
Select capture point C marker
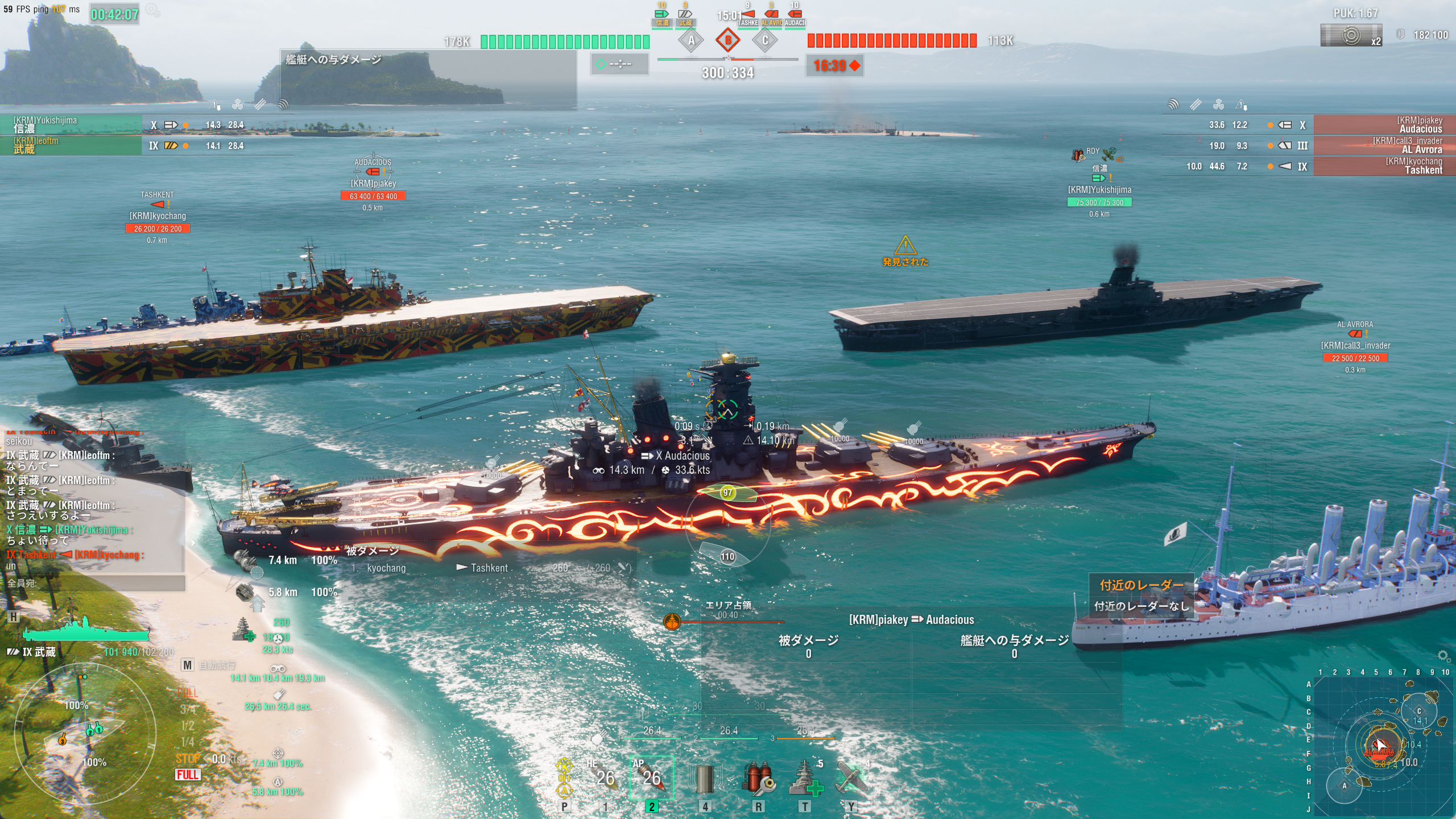(765, 40)
